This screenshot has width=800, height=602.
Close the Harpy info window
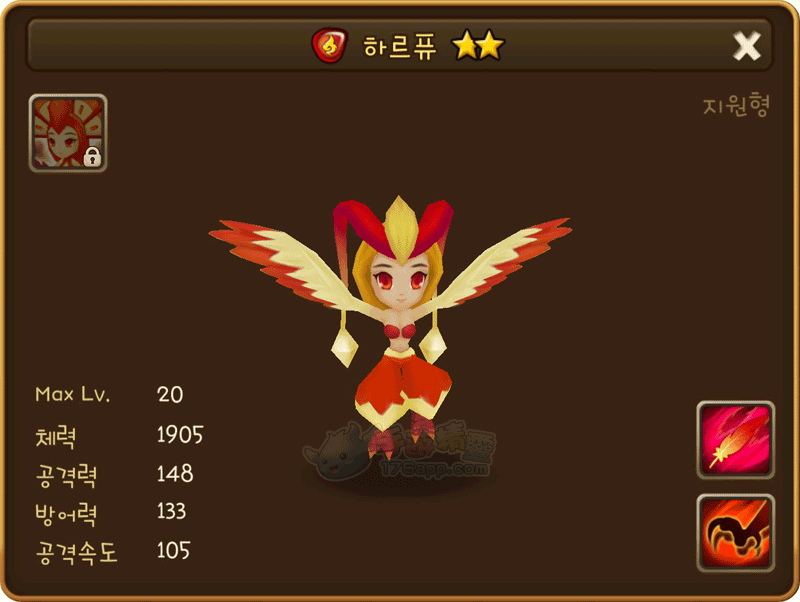(747, 46)
